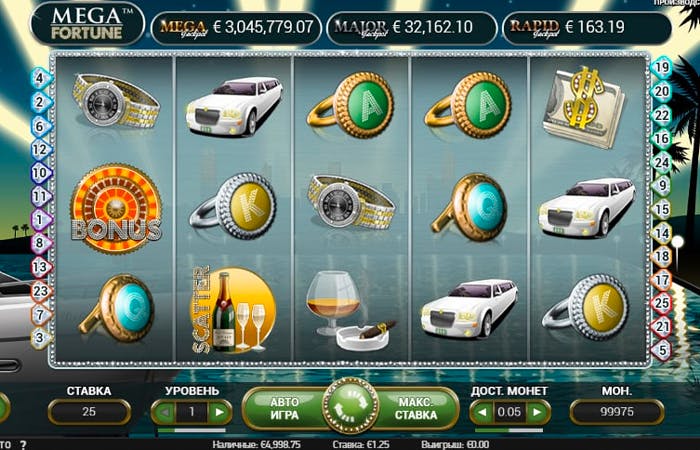Increase the bet level (УРОВЕНЬ)
This screenshot has height=450, width=700.
click(220, 412)
